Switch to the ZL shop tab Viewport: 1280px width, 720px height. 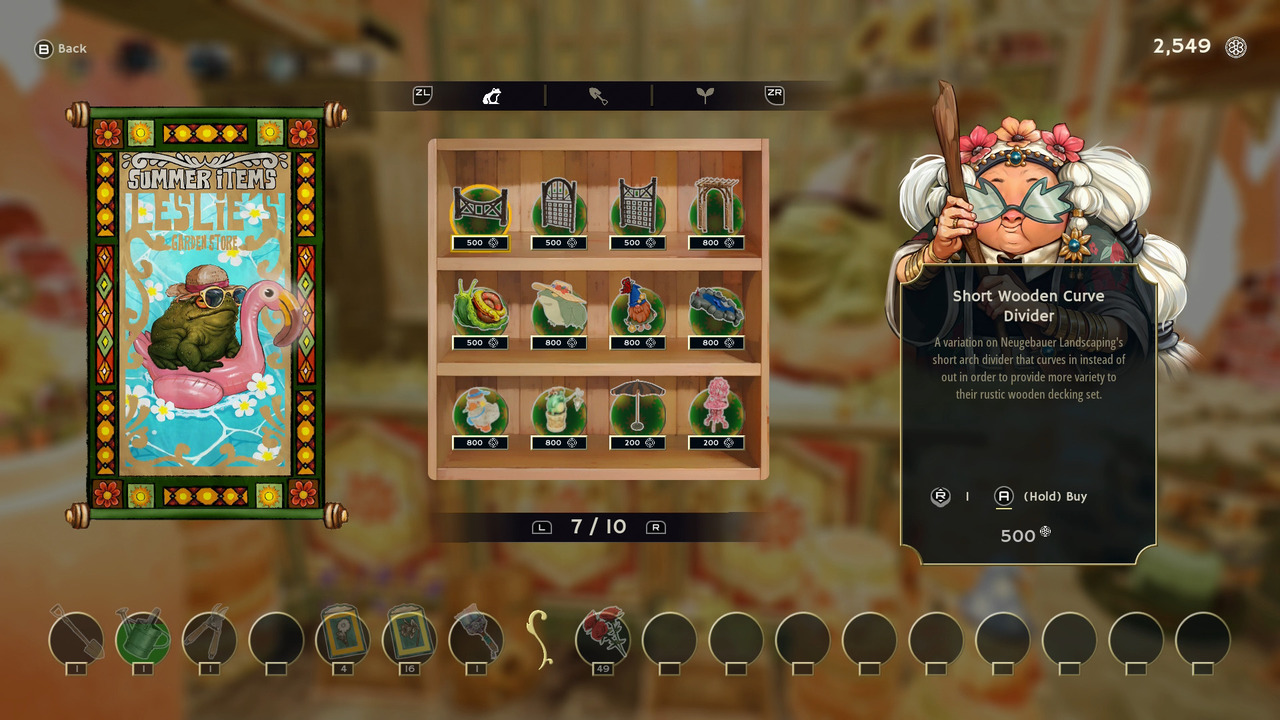(x=421, y=95)
